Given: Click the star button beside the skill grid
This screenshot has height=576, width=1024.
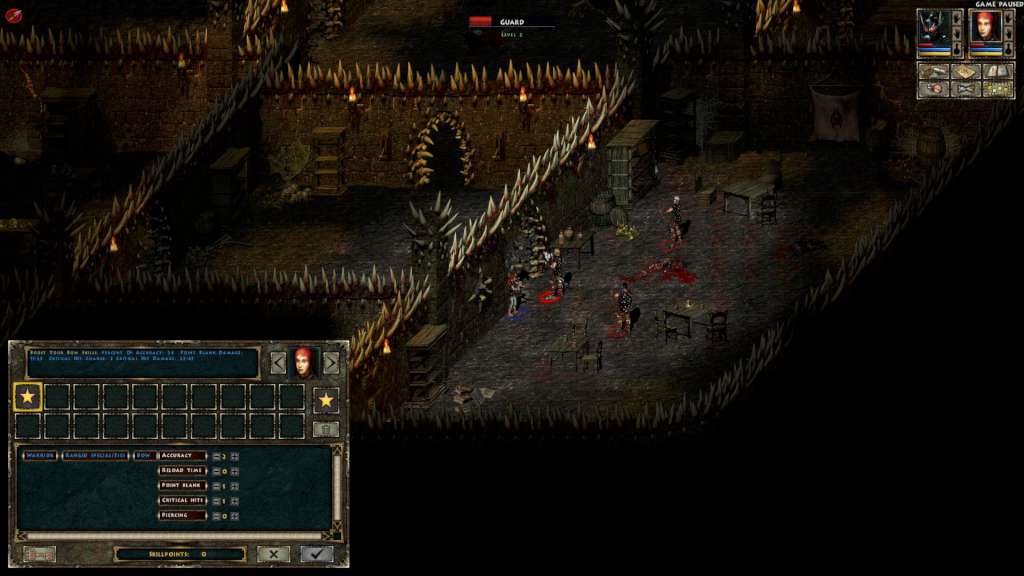Looking at the screenshot, I should [x=326, y=400].
